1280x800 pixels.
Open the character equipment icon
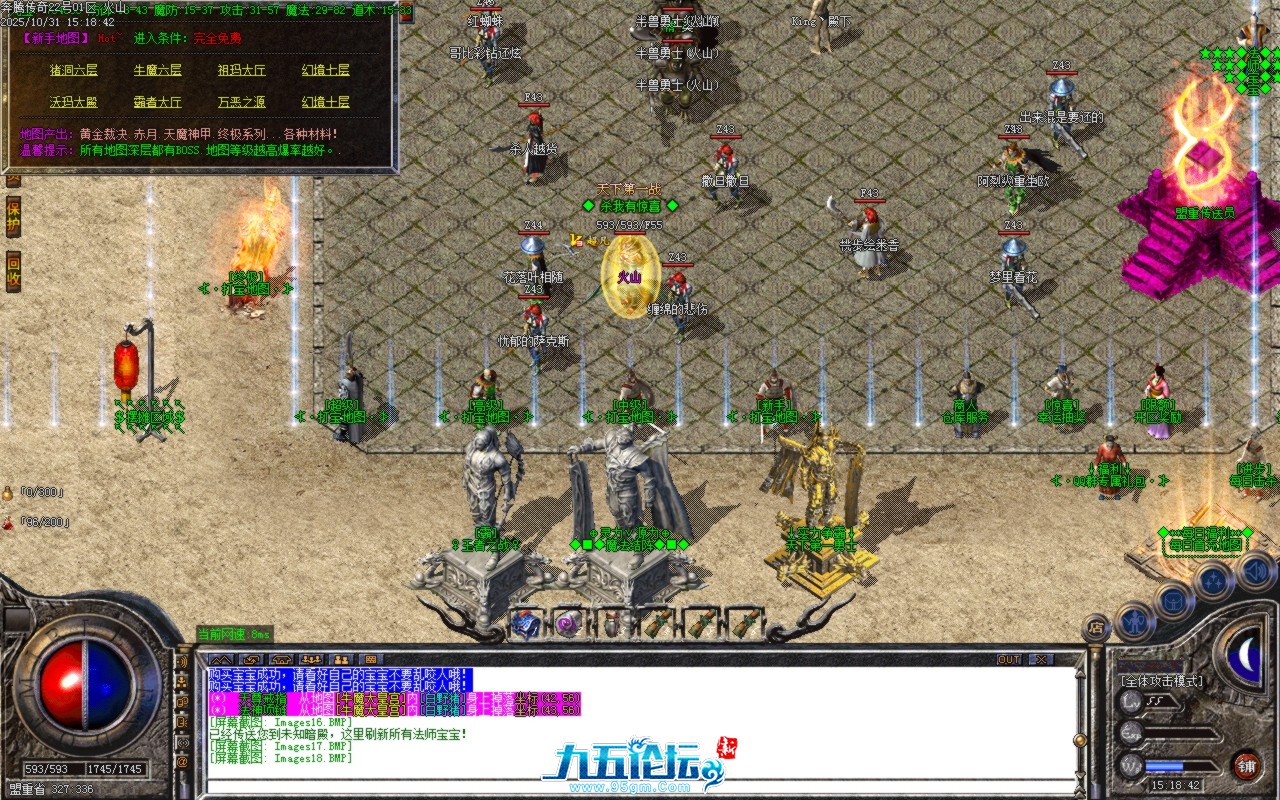point(1134,620)
